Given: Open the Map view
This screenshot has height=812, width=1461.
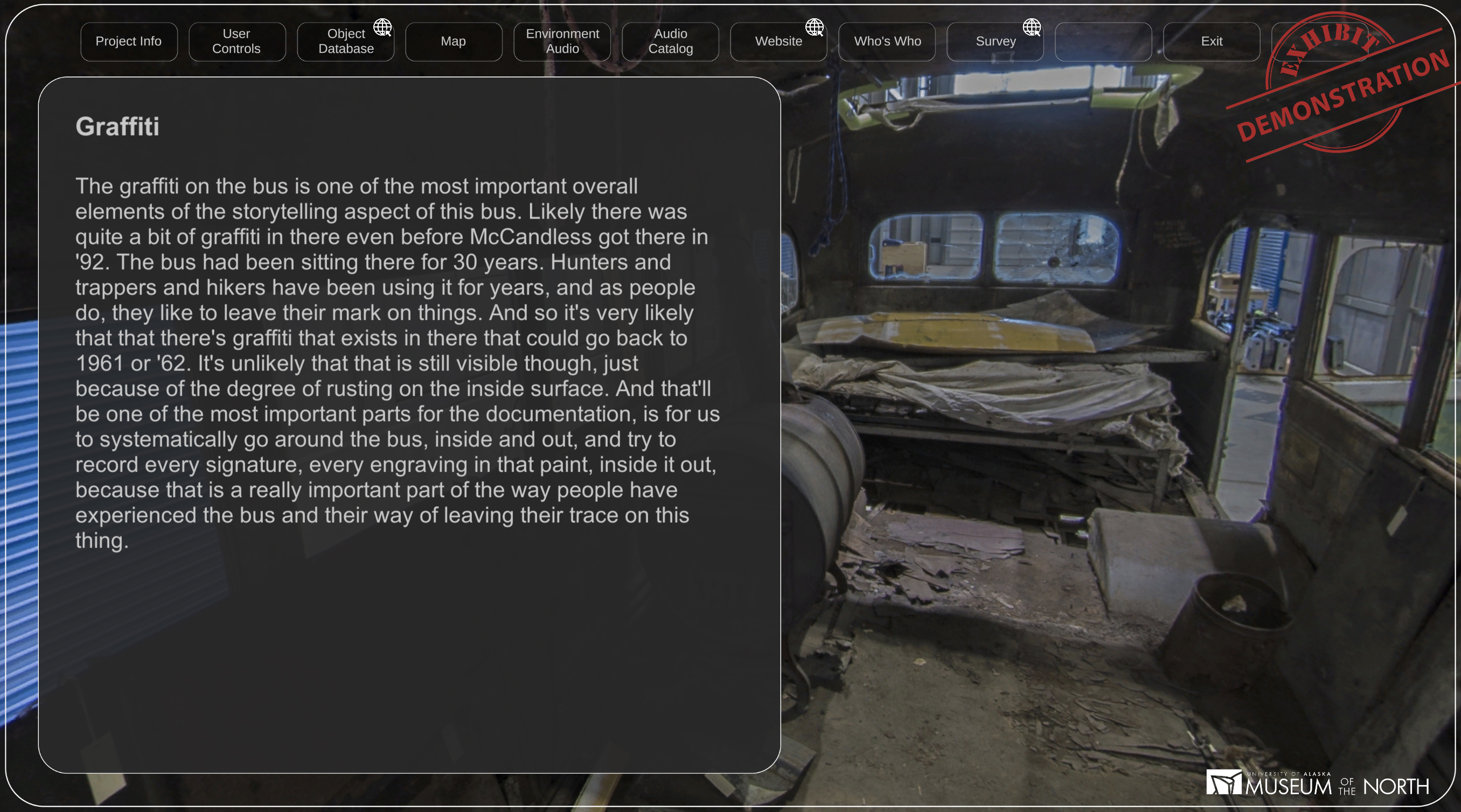Looking at the screenshot, I should [x=453, y=41].
